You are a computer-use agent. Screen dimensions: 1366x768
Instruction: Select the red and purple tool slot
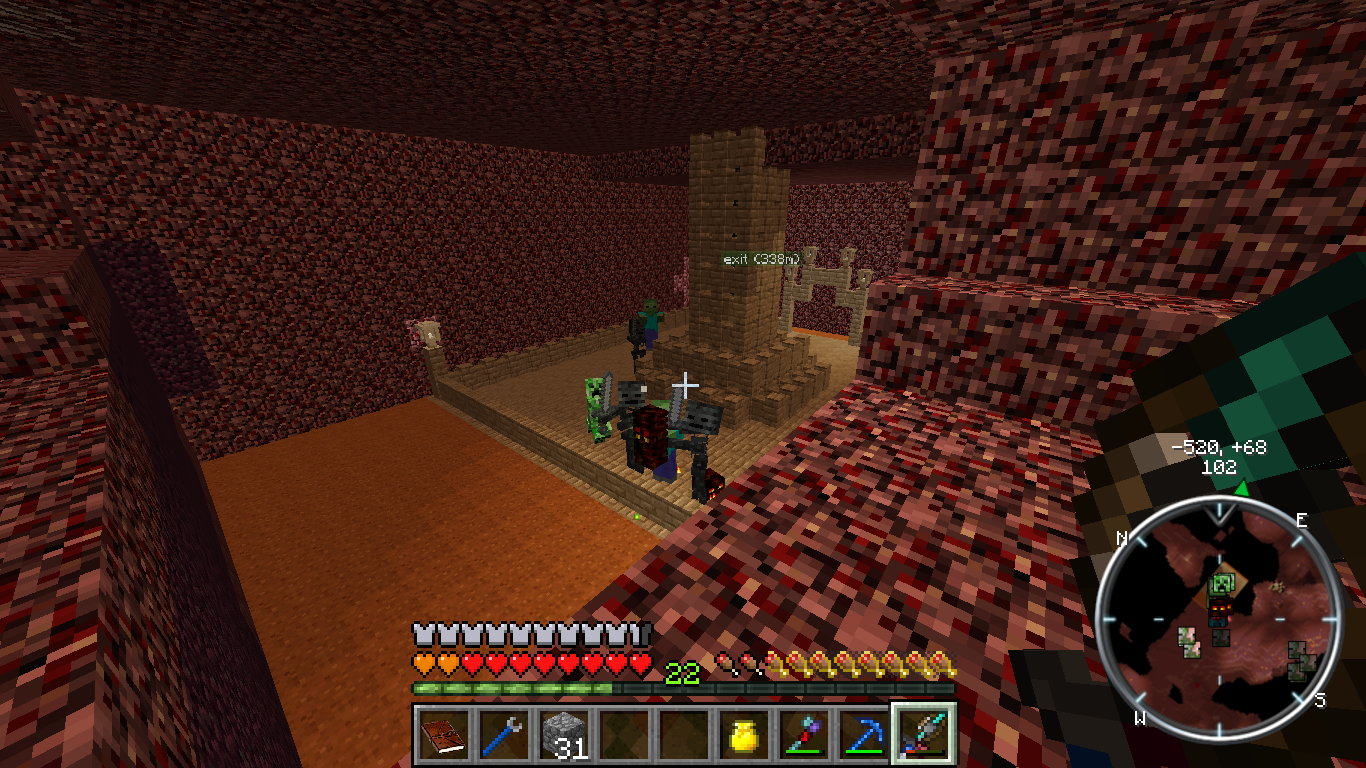(x=804, y=735)
